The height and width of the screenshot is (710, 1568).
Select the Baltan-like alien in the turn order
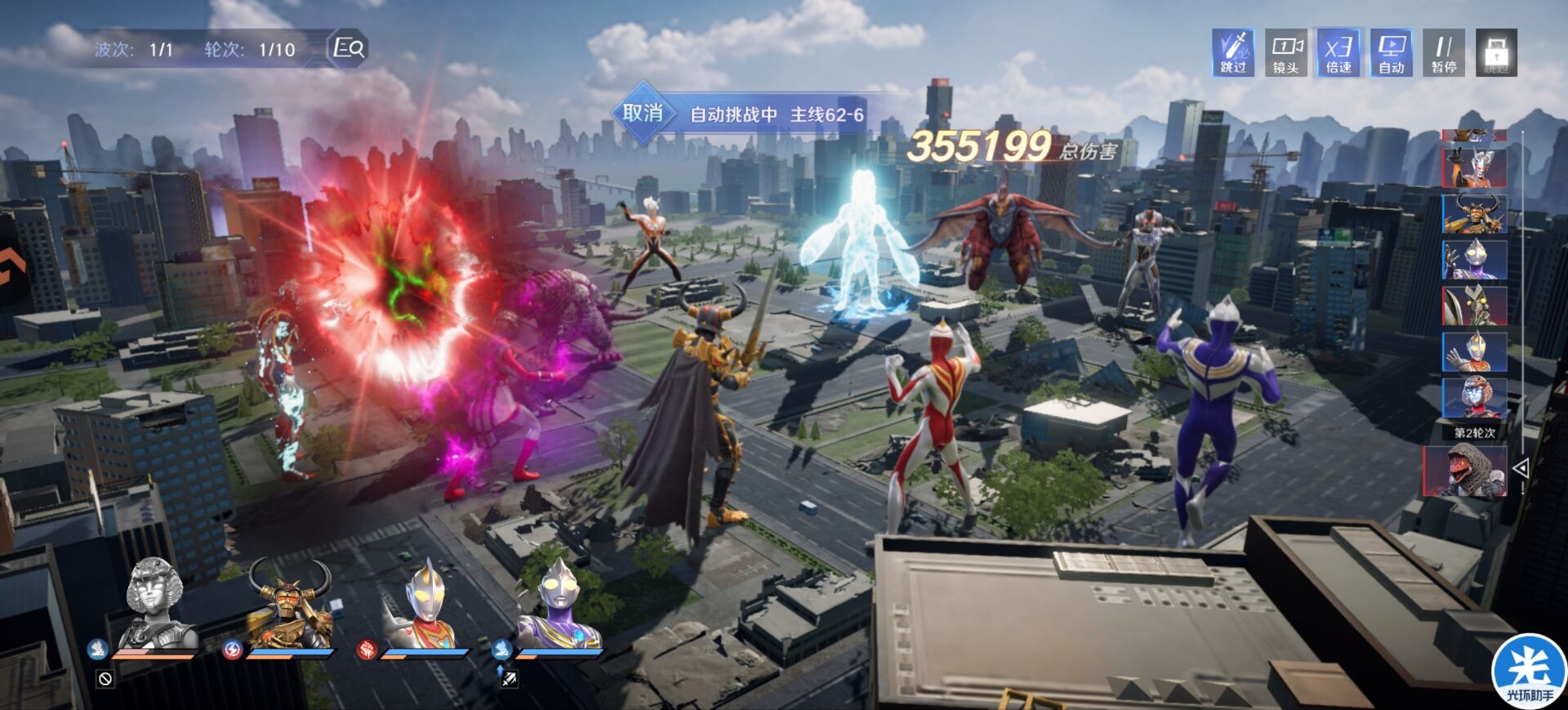coord(1474,306)
